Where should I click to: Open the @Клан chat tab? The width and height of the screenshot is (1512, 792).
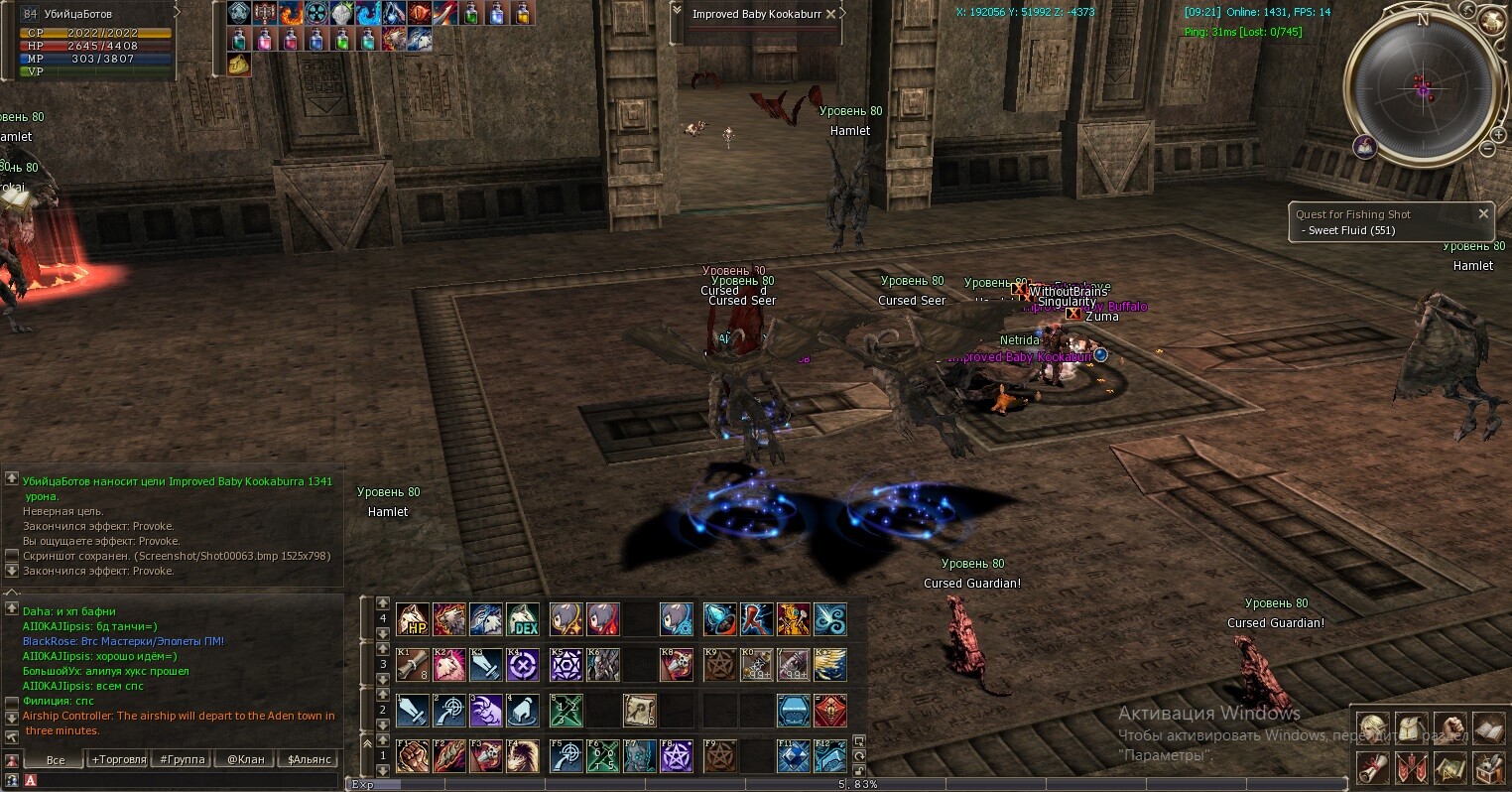246,759
